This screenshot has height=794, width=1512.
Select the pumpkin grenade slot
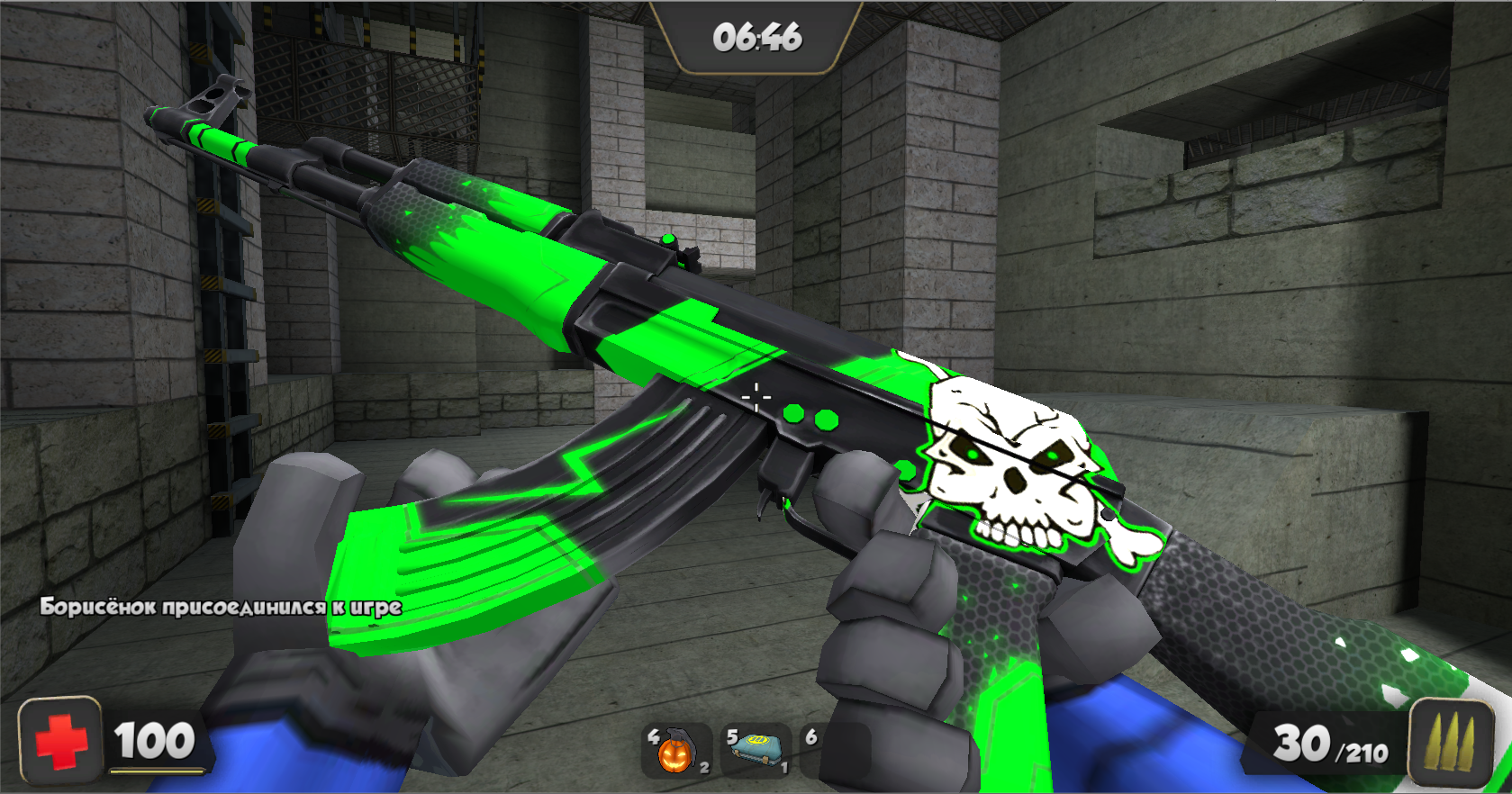pos(675,751)
